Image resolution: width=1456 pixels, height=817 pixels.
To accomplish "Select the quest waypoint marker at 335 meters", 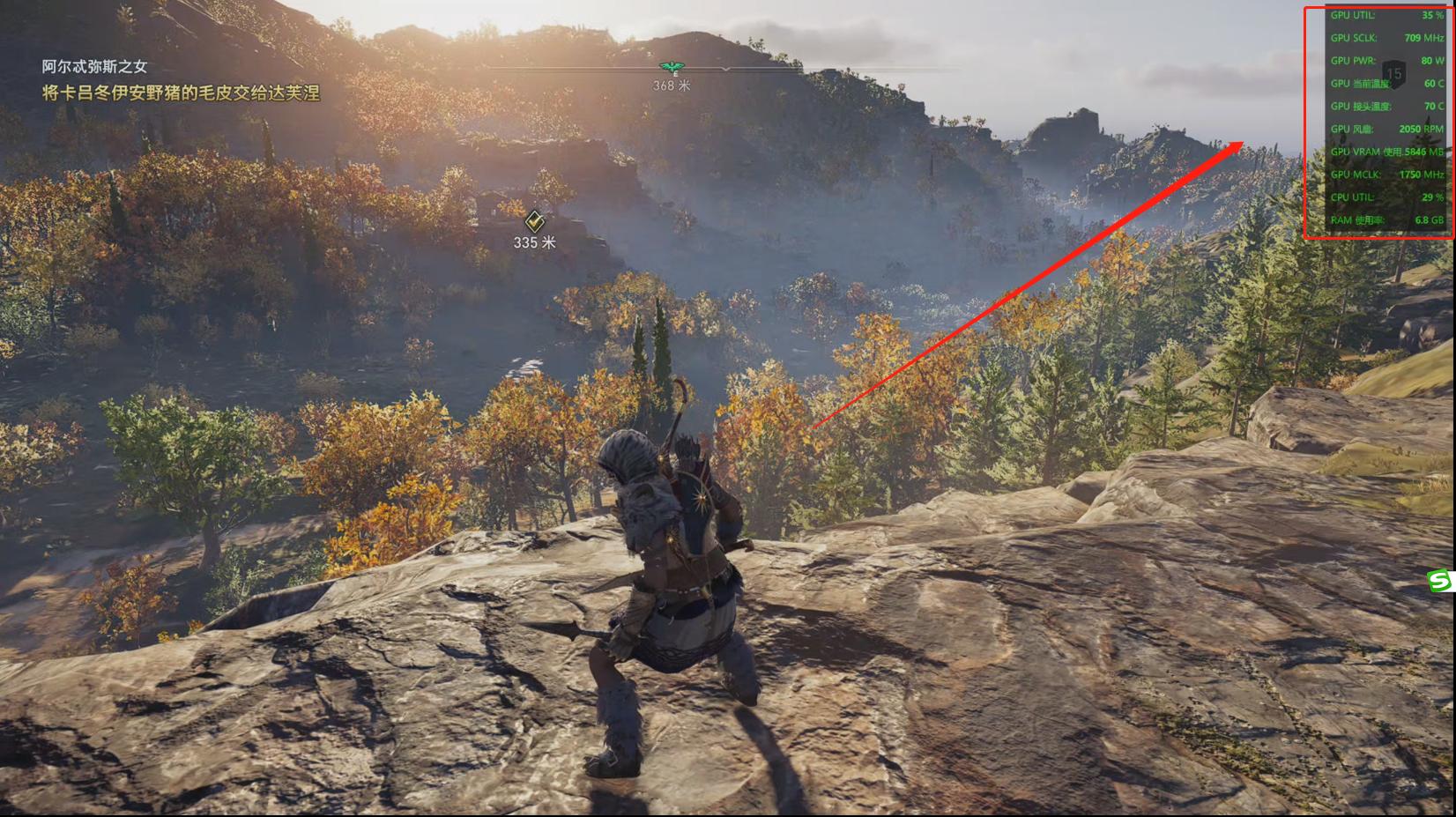I will 534,220.
